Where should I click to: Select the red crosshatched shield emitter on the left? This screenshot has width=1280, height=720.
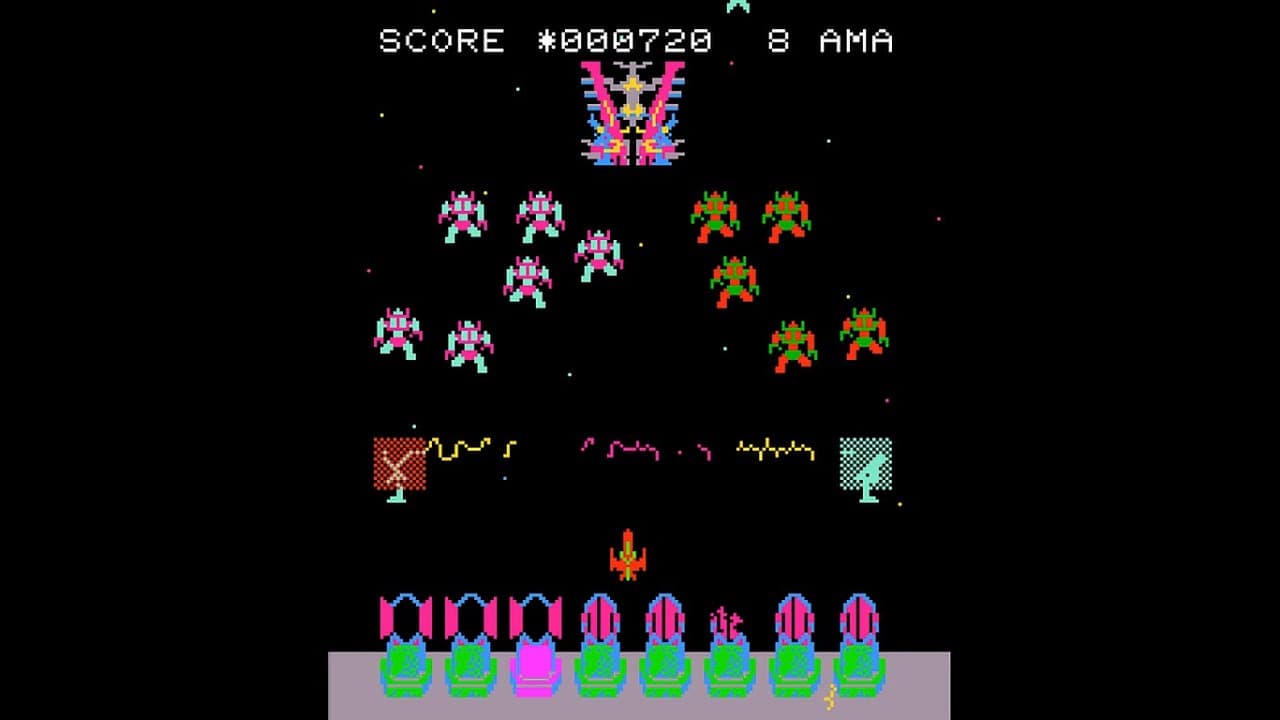pos(400,460)
